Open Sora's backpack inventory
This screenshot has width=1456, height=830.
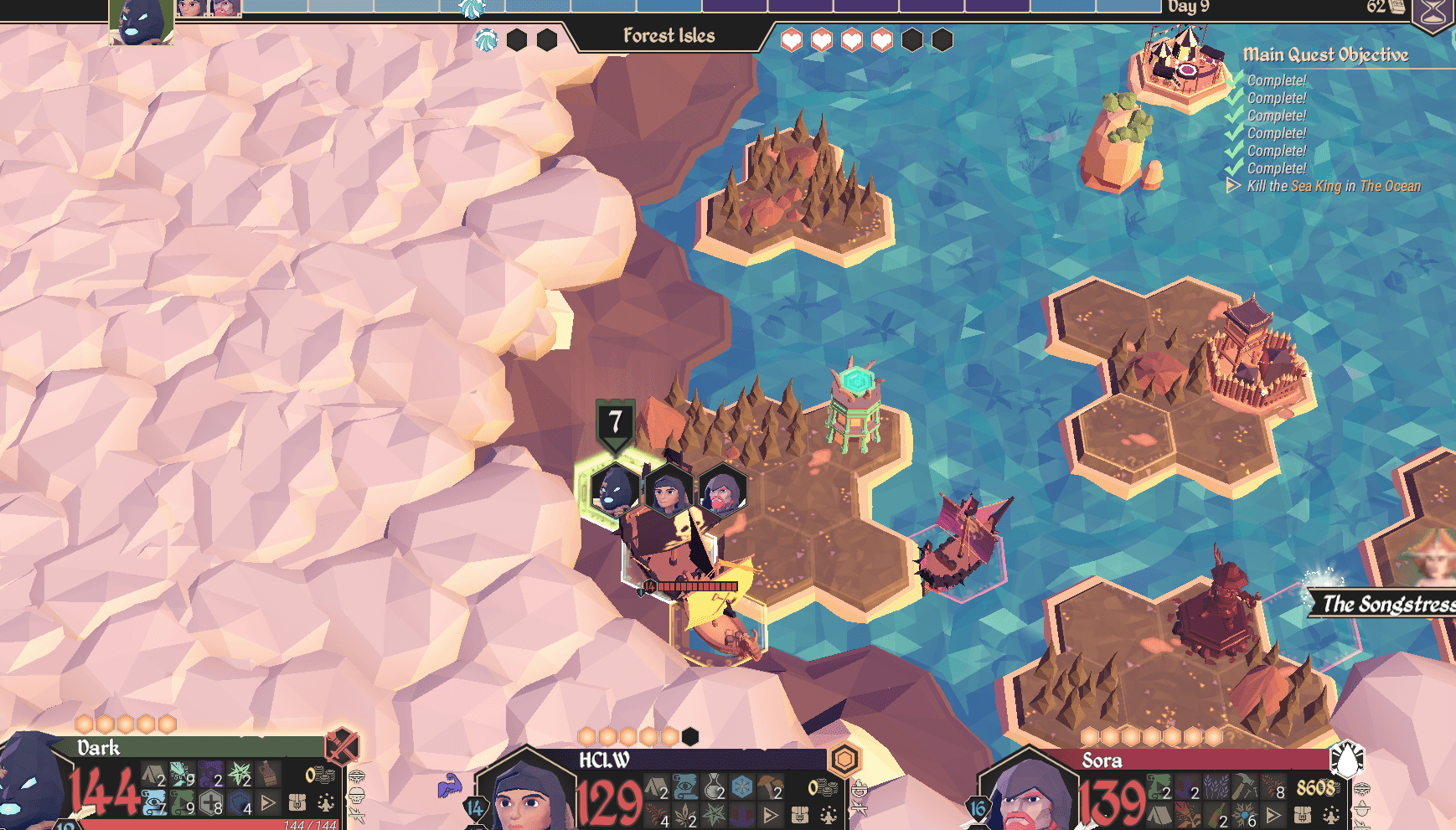(x=1302, y=814)
